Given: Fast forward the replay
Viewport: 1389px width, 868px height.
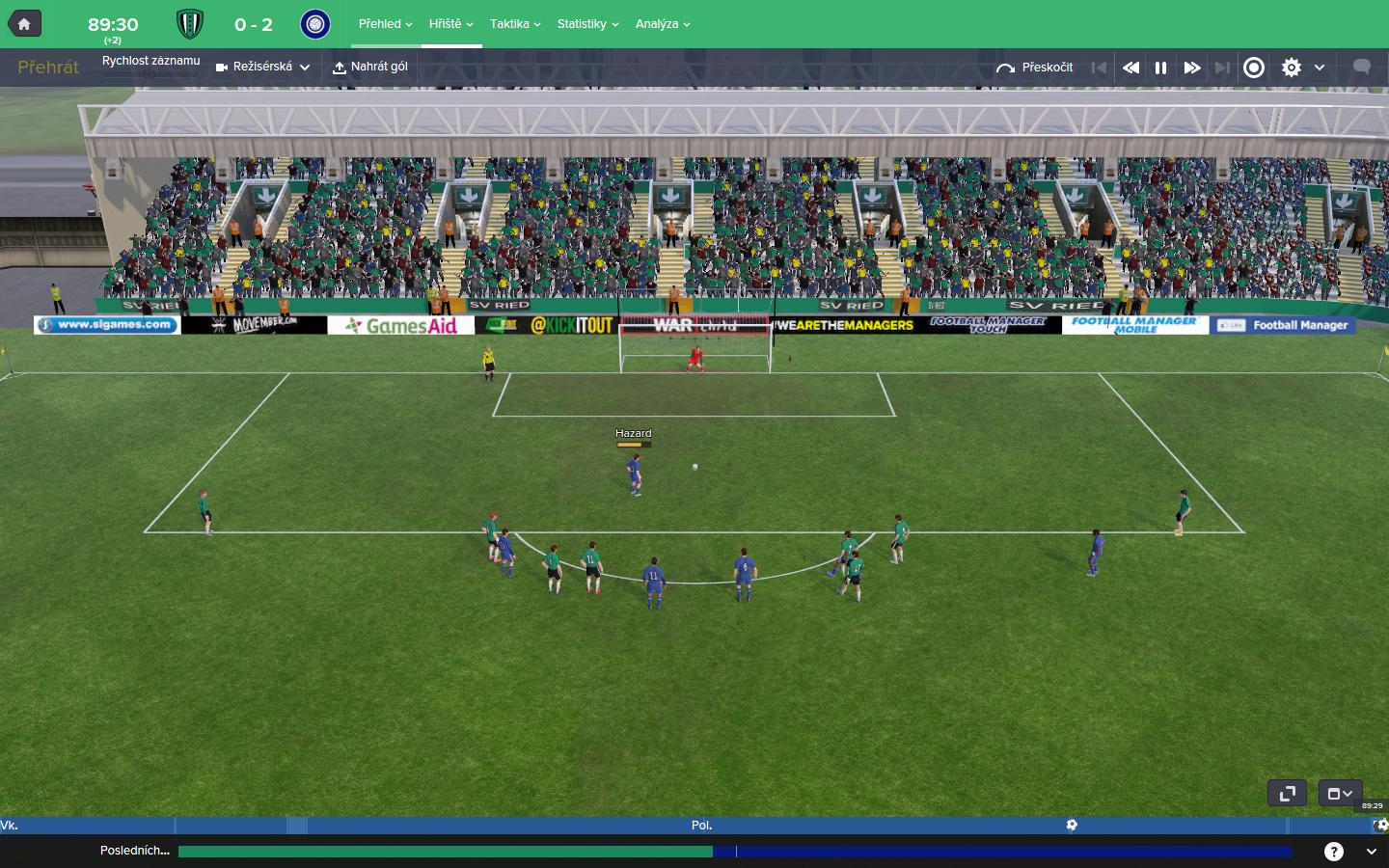Looking at the screenshot, I should point(1192,68).
